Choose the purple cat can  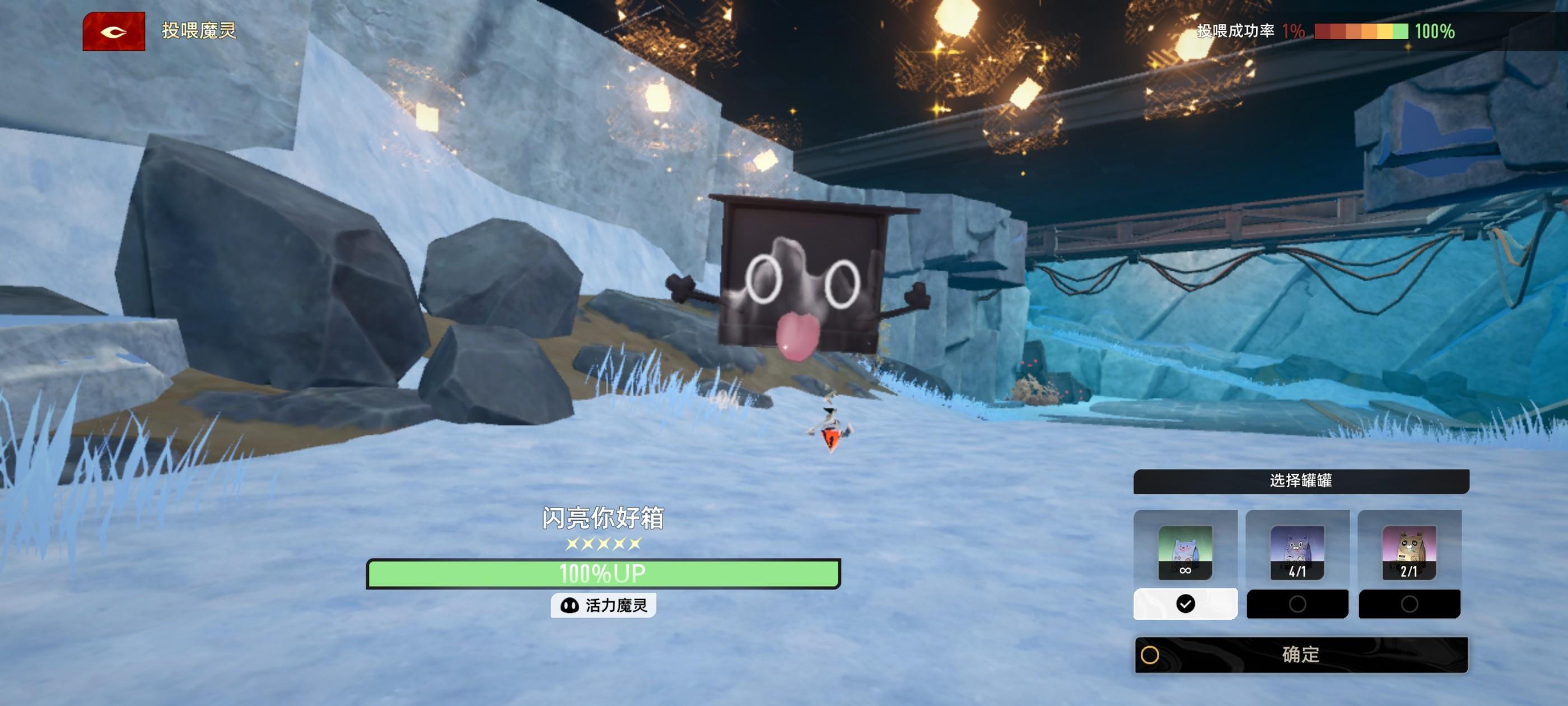click(1296, 551)
